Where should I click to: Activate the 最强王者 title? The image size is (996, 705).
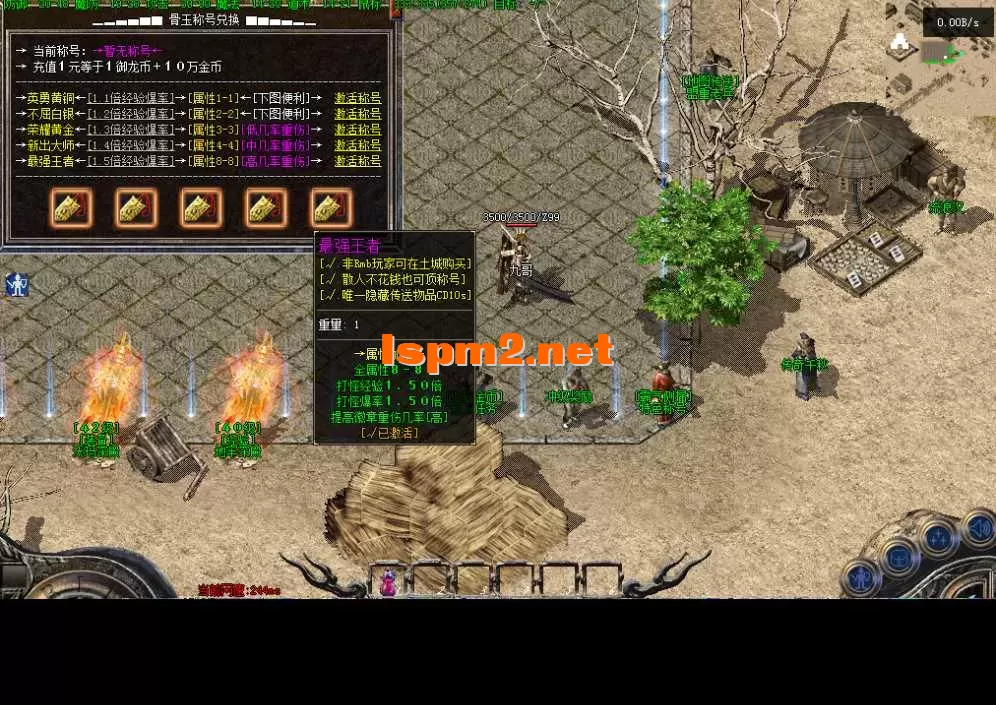coord(357,161)
